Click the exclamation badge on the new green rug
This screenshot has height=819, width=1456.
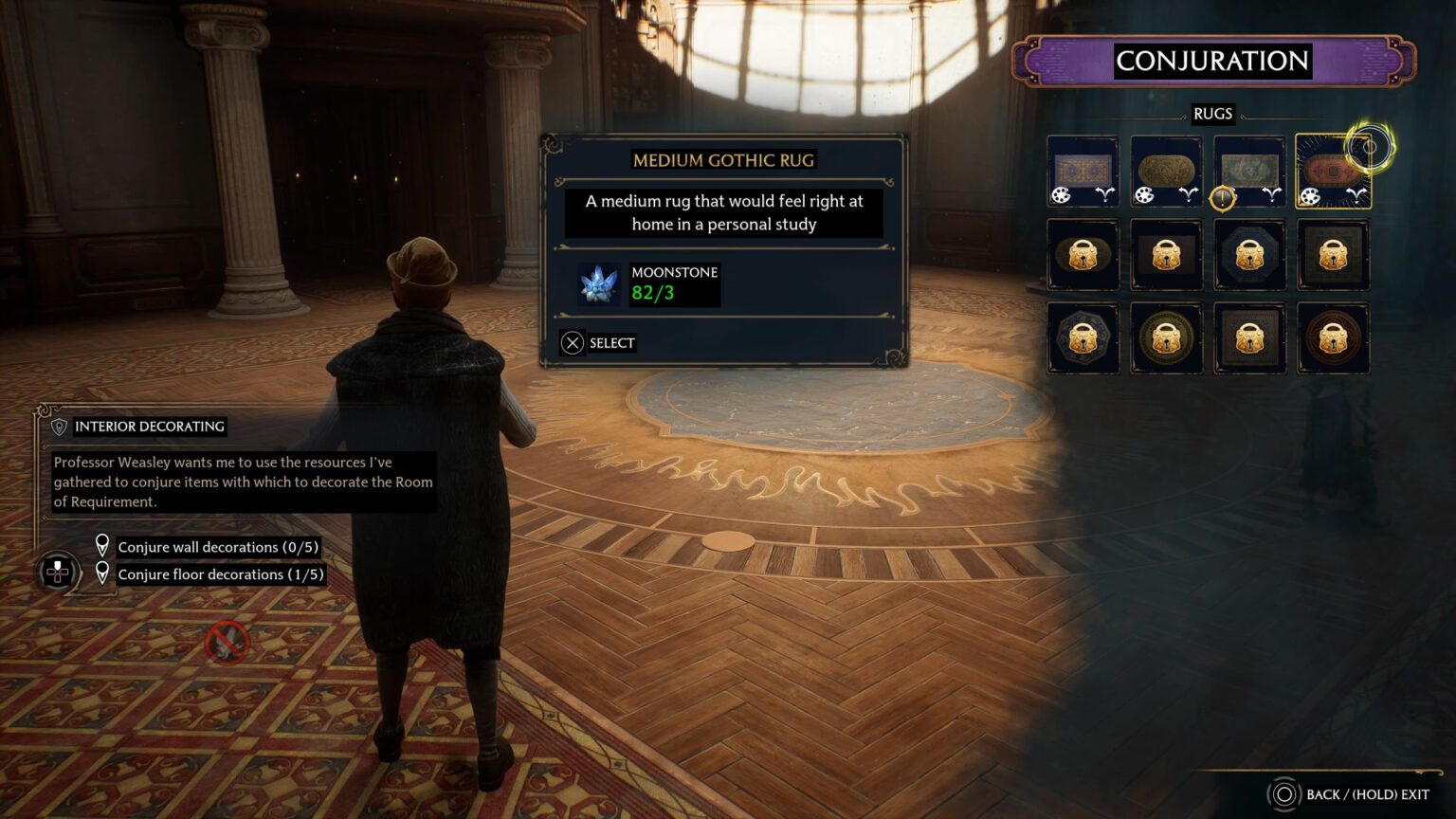click(x=1223, y=197)
